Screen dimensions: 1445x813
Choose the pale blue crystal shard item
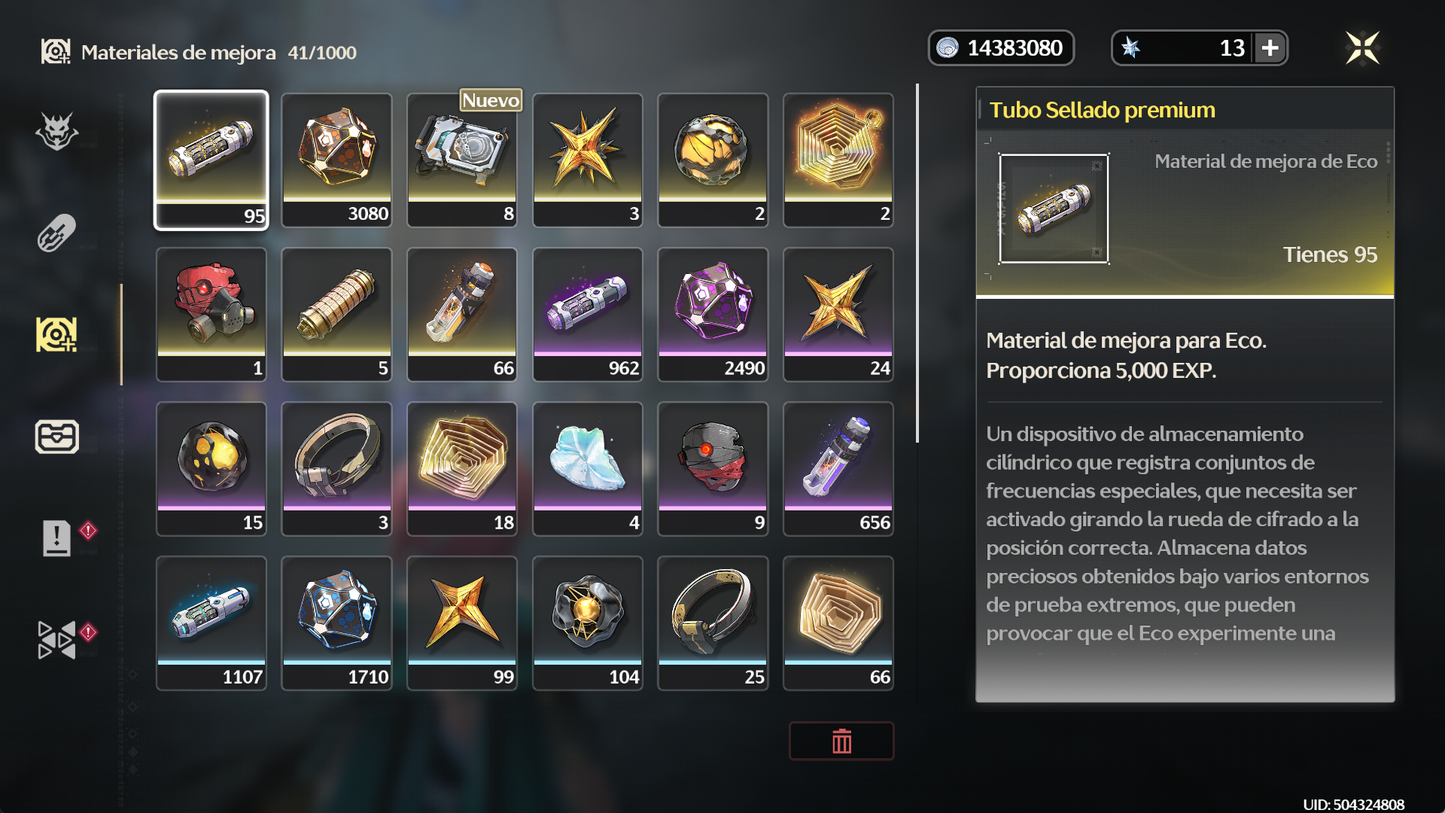[x=588, y=469]
